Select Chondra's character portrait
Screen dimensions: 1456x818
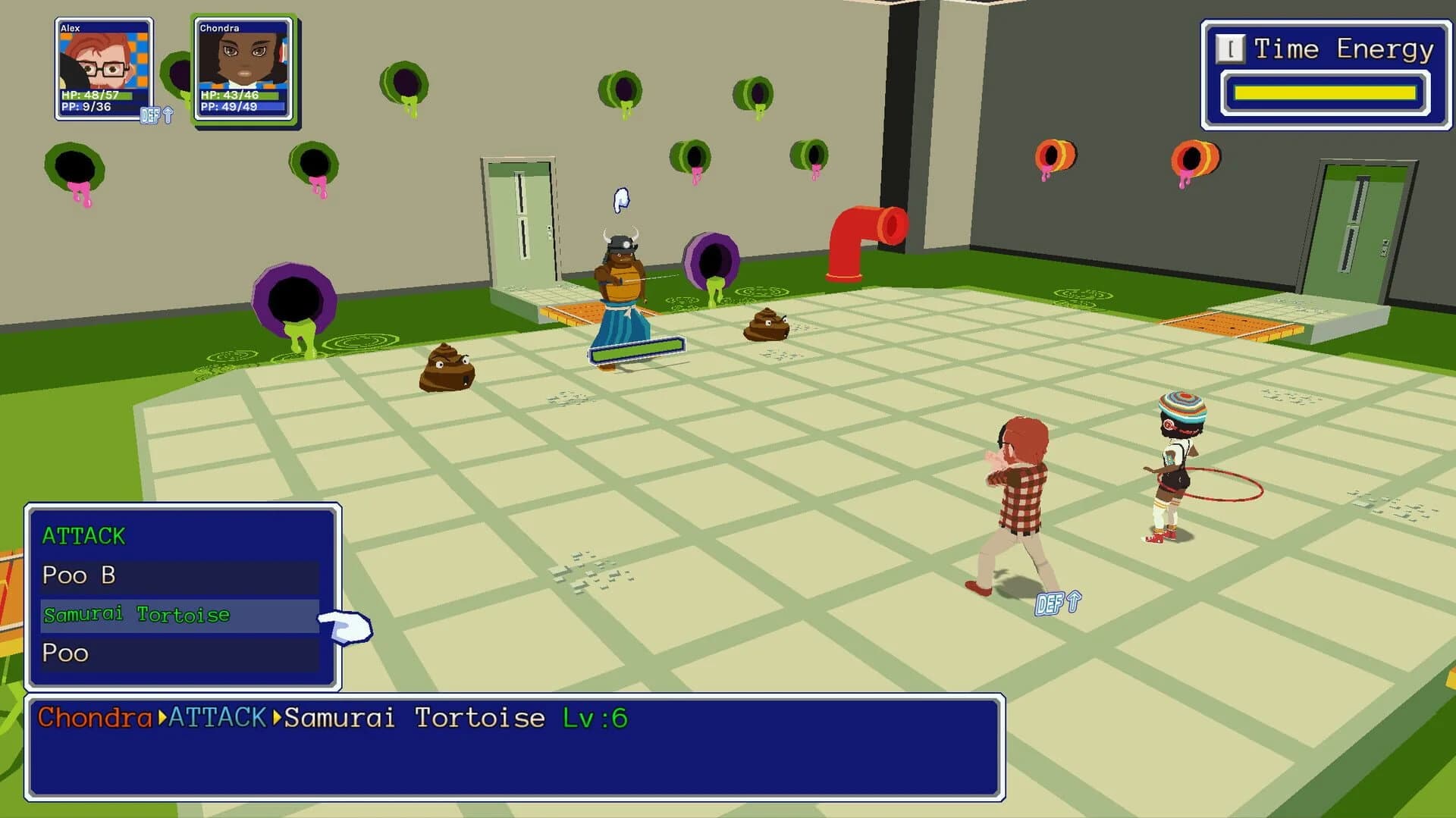[243, 68]
